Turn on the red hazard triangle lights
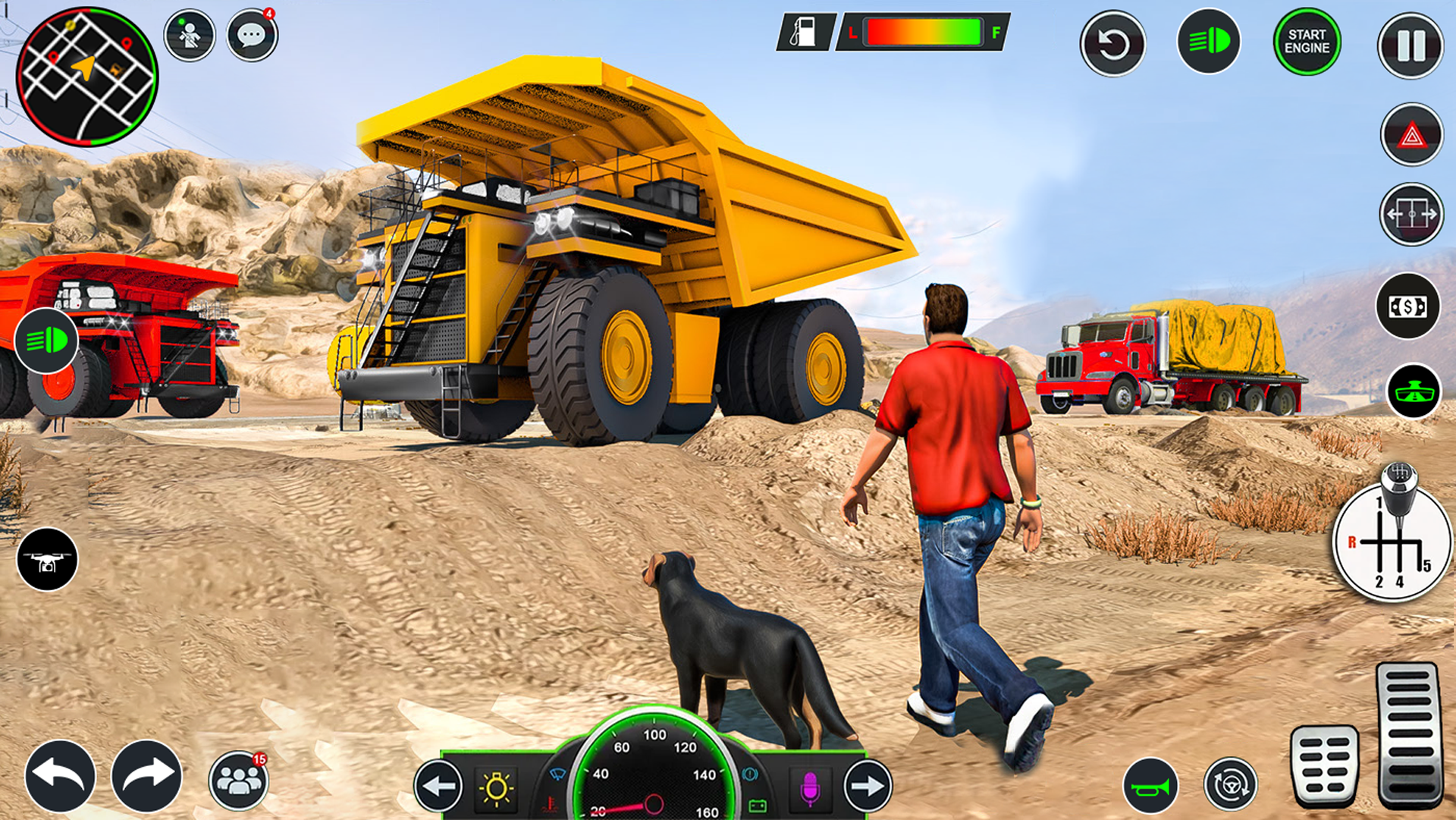This screenshot has width=1456, height=820. click(1411, 135)
